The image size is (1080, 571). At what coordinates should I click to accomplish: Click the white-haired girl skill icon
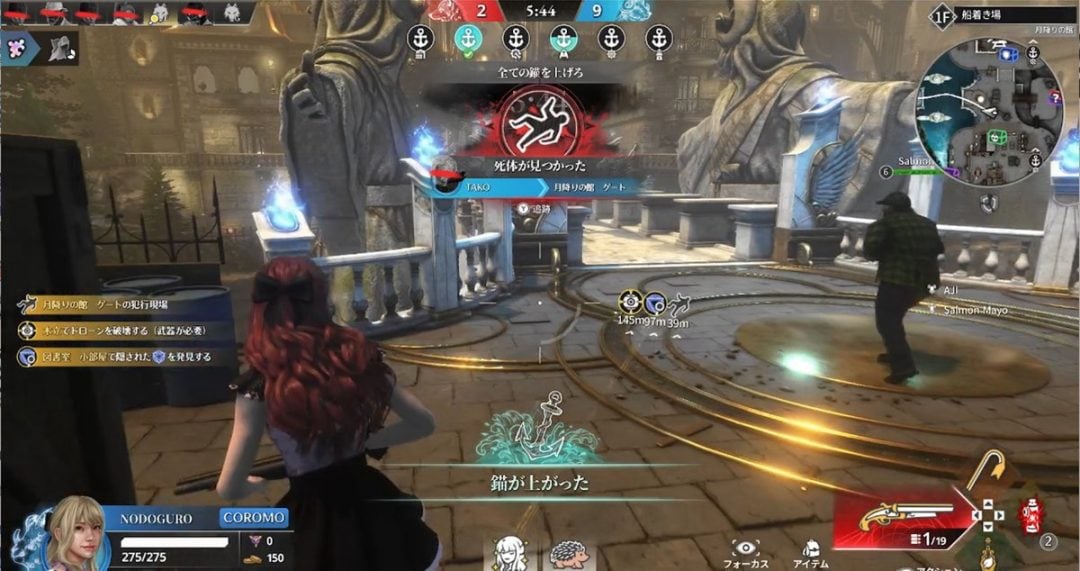point(509,553)
